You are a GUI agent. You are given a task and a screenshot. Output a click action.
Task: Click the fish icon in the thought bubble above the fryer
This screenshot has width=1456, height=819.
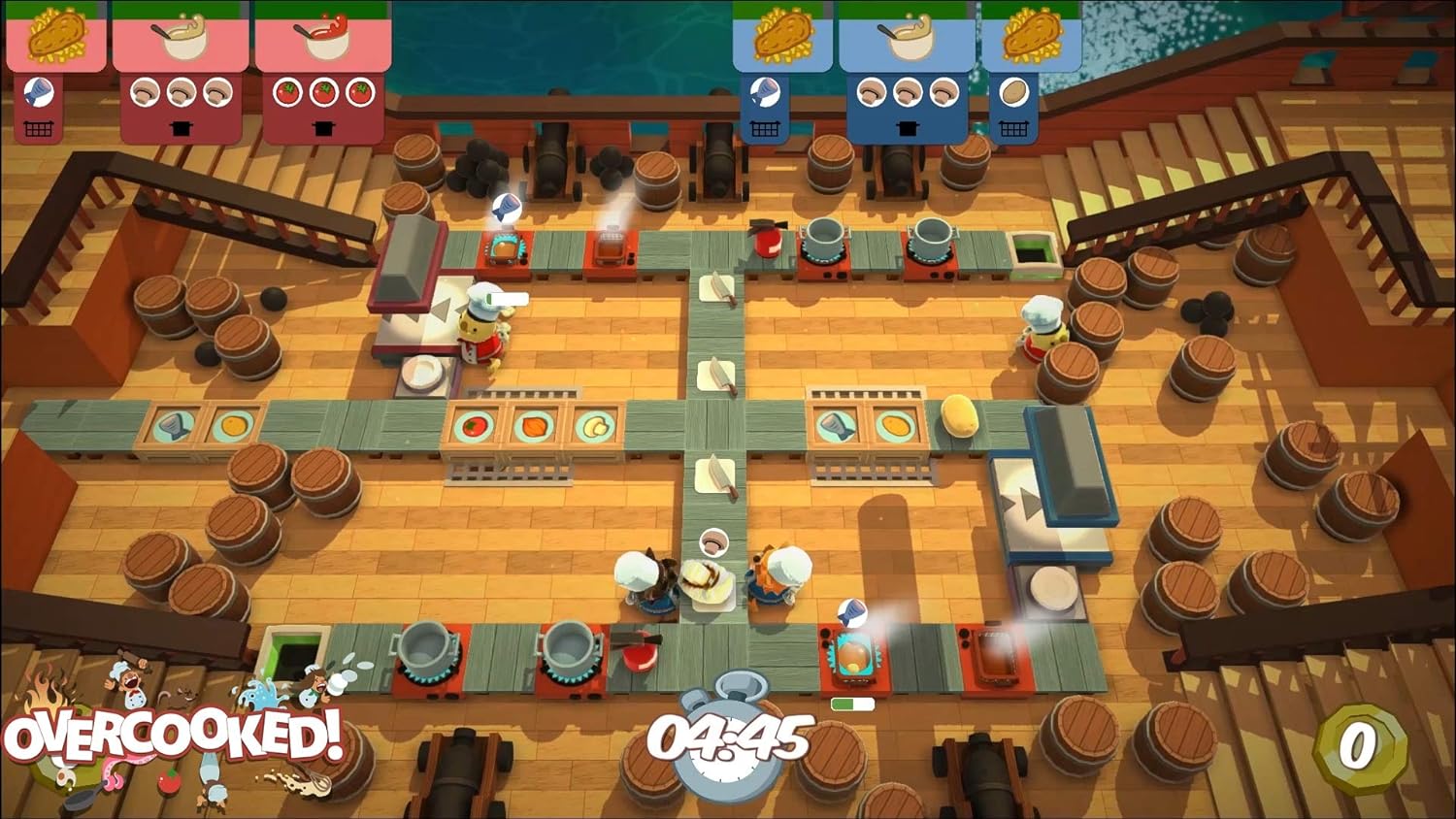point(508,206)
